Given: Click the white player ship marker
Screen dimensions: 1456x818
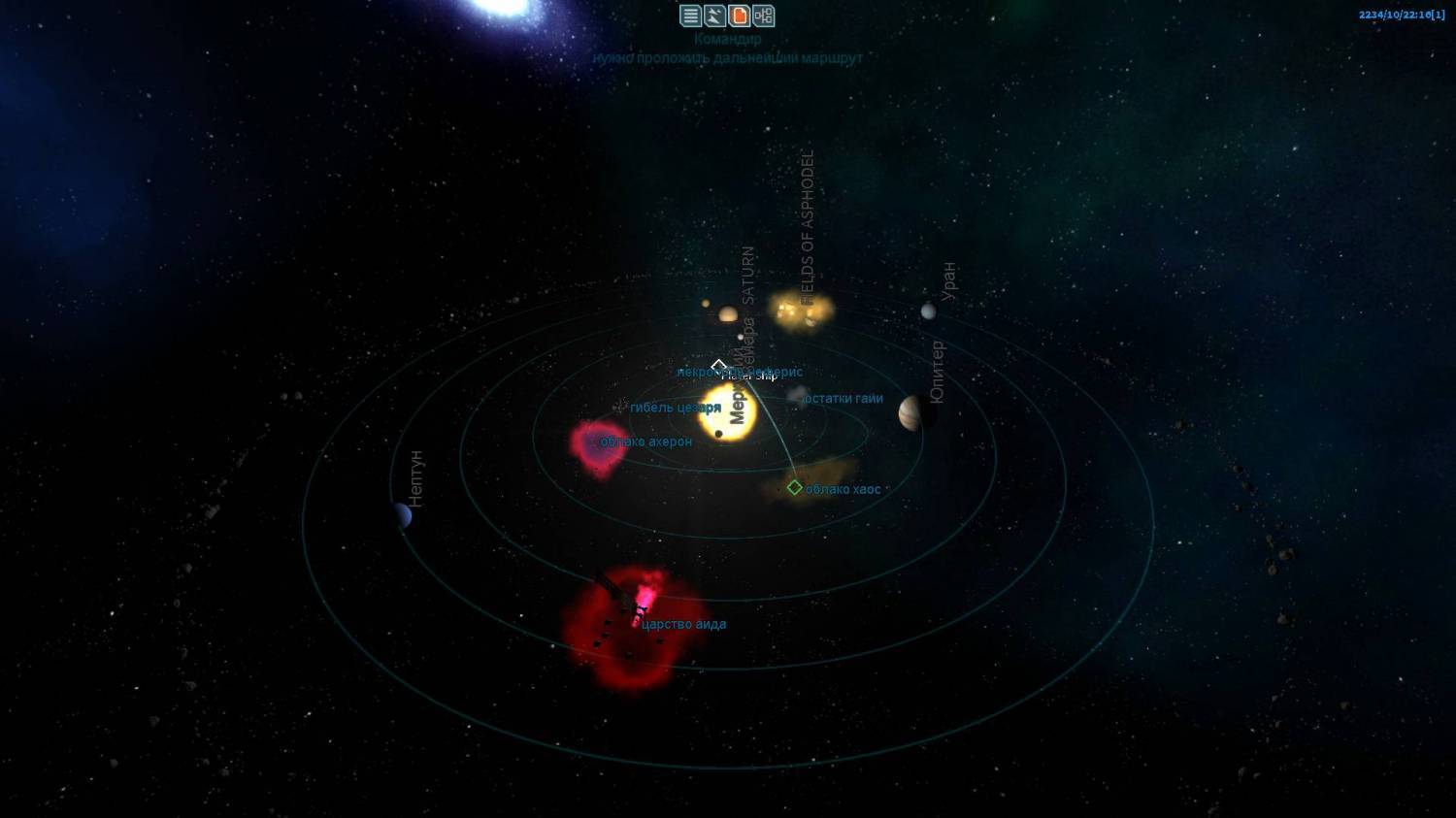Looking at the screenshot, I should click(718, 366).
